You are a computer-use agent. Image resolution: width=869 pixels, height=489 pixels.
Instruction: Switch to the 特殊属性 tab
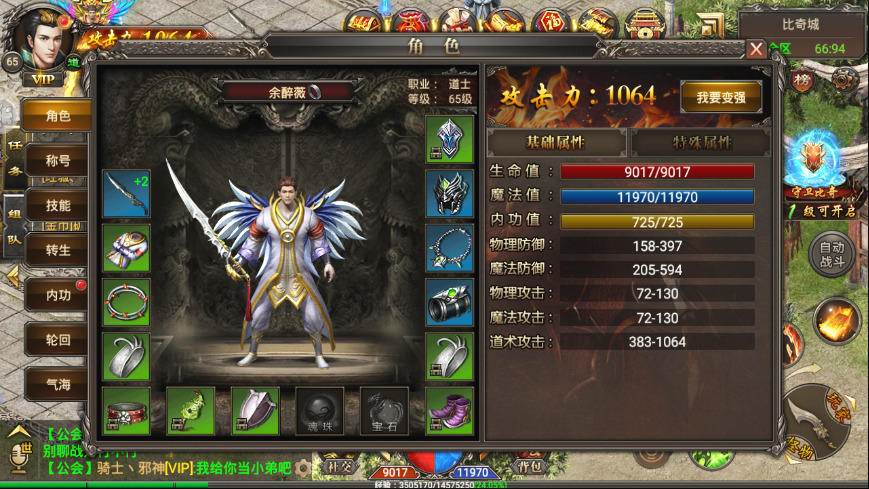click(x=700, y=142)
